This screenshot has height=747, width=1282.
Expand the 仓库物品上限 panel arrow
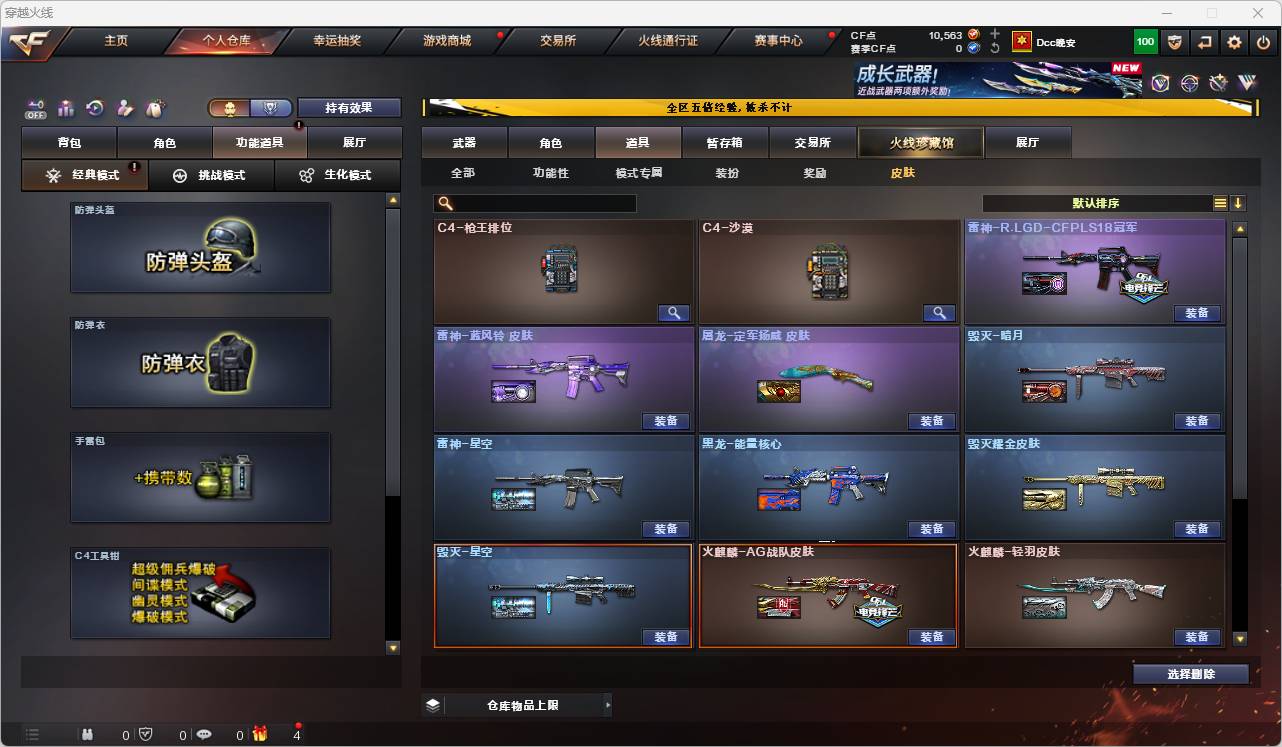pos(608,704)
